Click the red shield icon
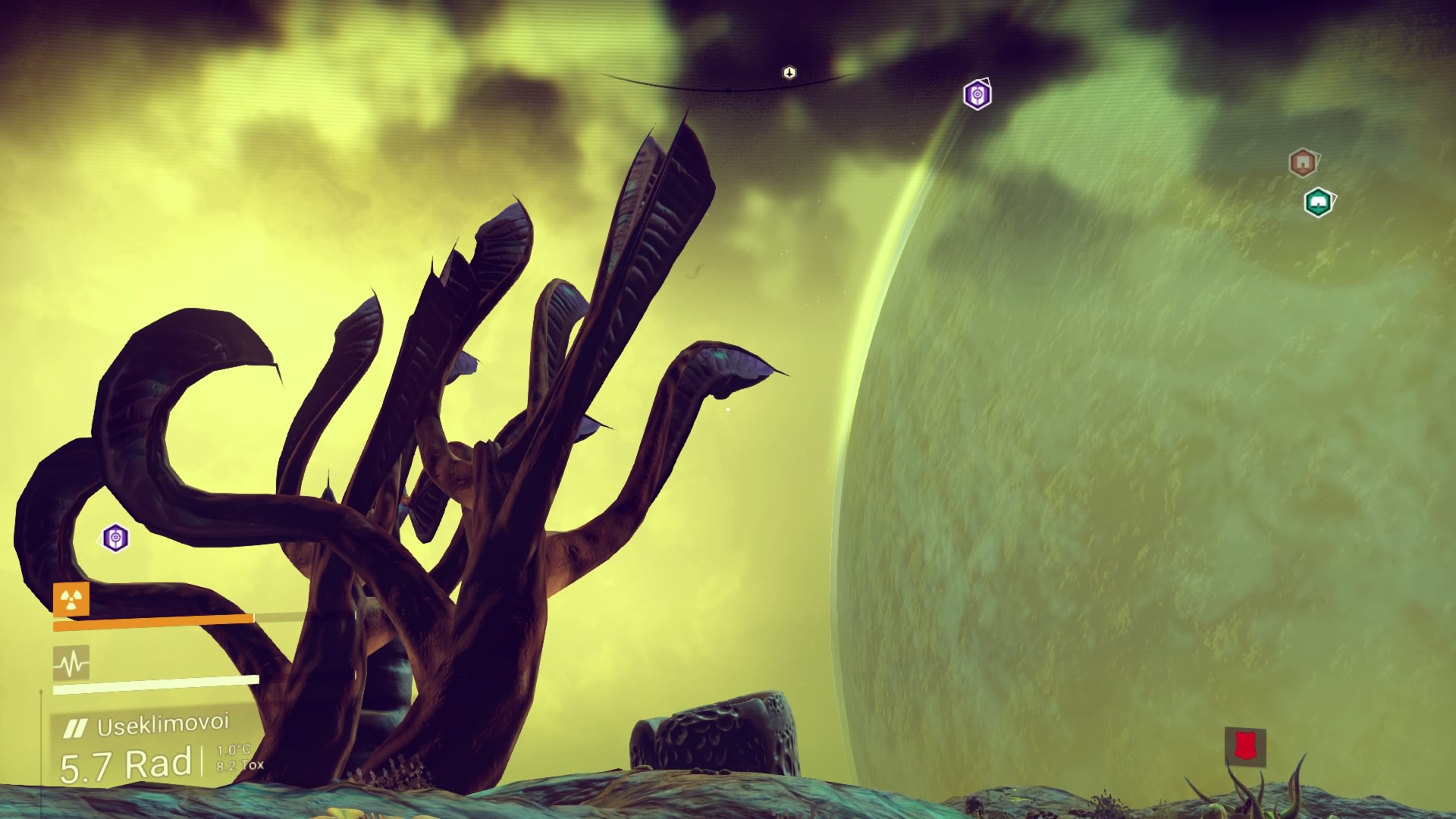The image size is (1456, 819). (1244, 746)
